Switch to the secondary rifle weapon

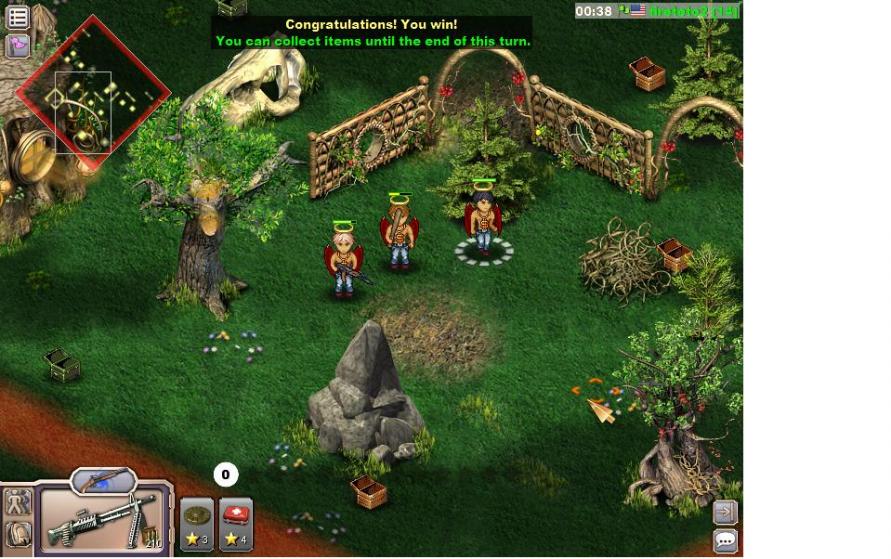[102, 480]
